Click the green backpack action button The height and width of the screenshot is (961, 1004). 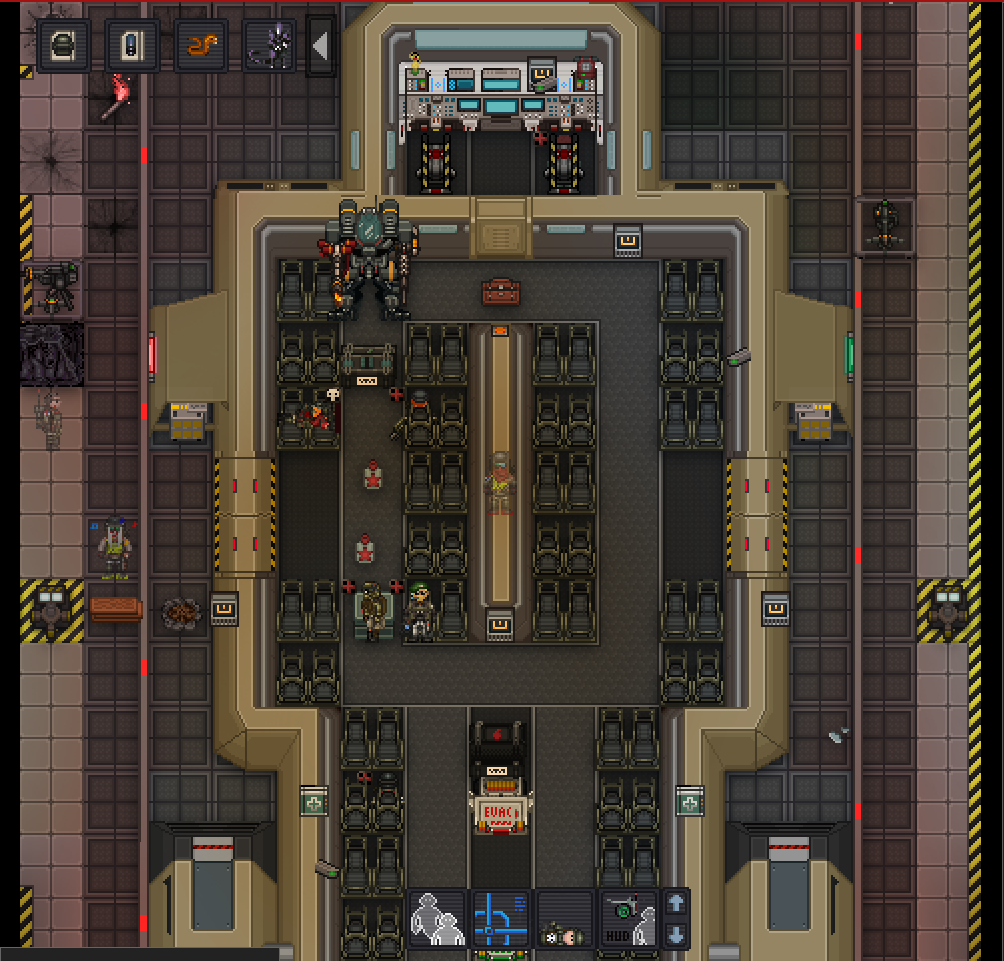[x=64, y=46]
